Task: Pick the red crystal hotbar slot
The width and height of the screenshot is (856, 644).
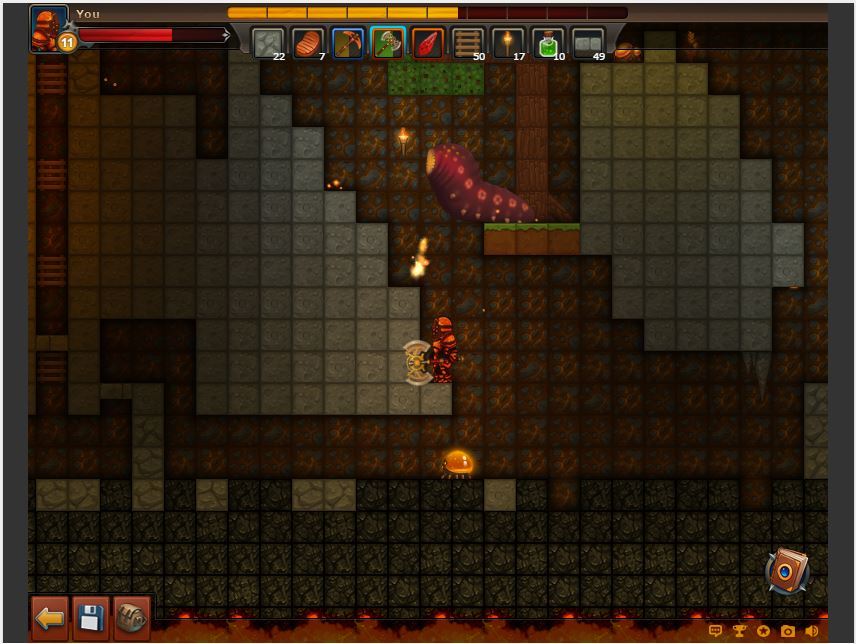Action: [428, 44]
